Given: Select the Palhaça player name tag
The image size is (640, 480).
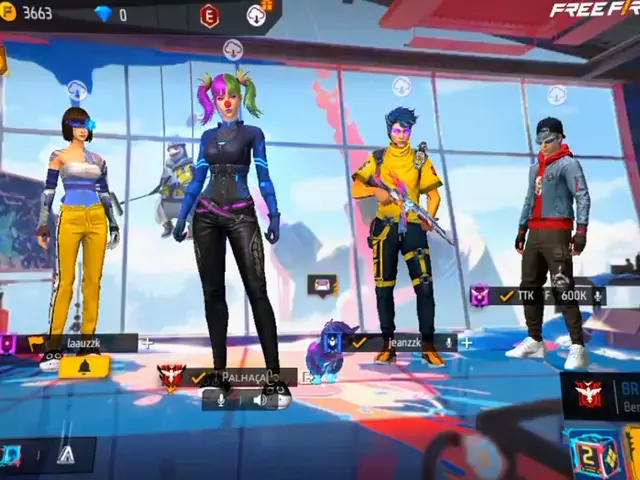Looking at the screenshot, I should 238,377.
